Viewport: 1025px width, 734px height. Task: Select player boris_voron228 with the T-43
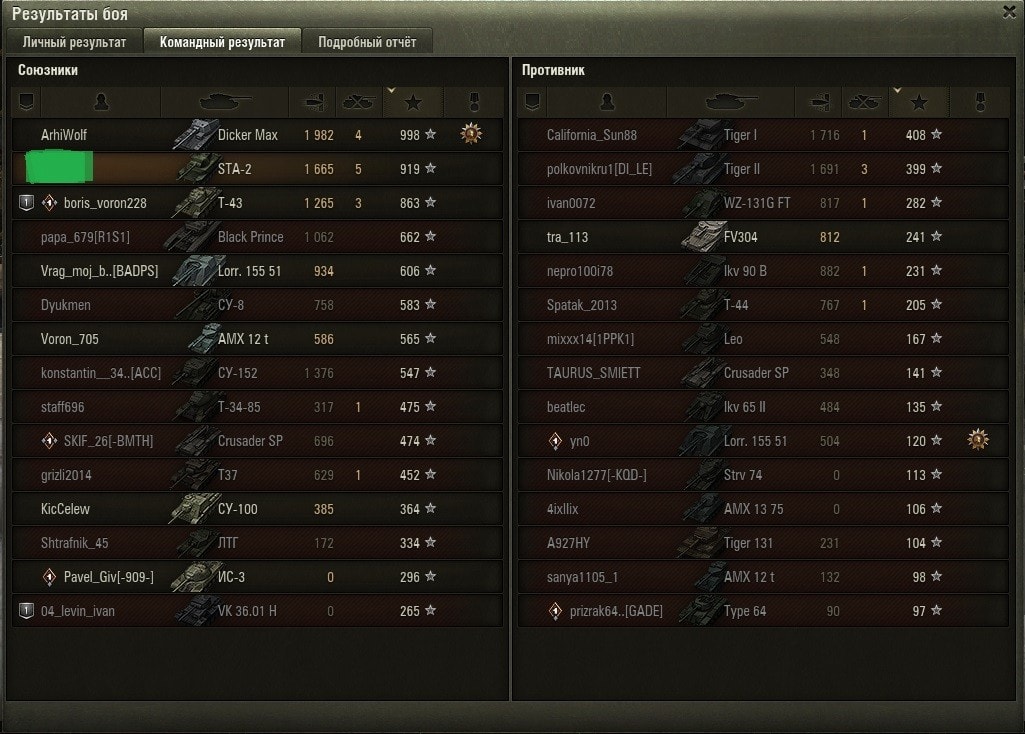[x=105, y=203]
